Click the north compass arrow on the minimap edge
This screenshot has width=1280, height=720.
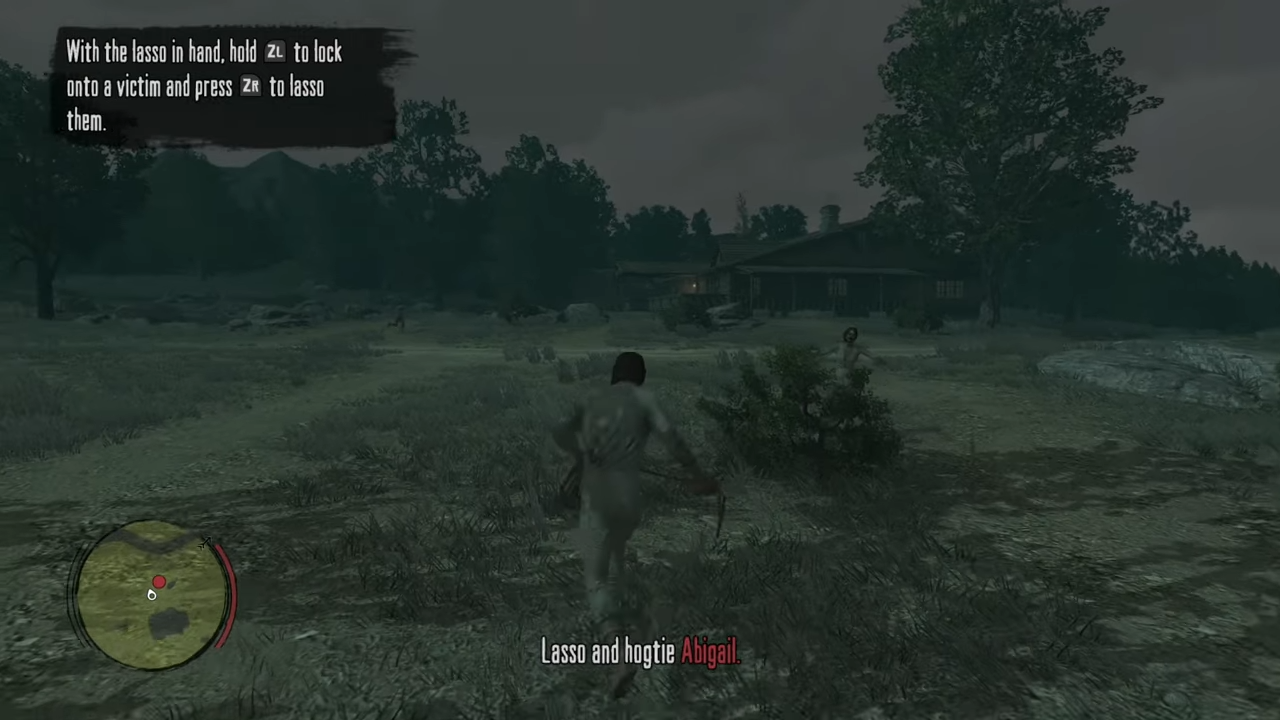pos(206,541)
